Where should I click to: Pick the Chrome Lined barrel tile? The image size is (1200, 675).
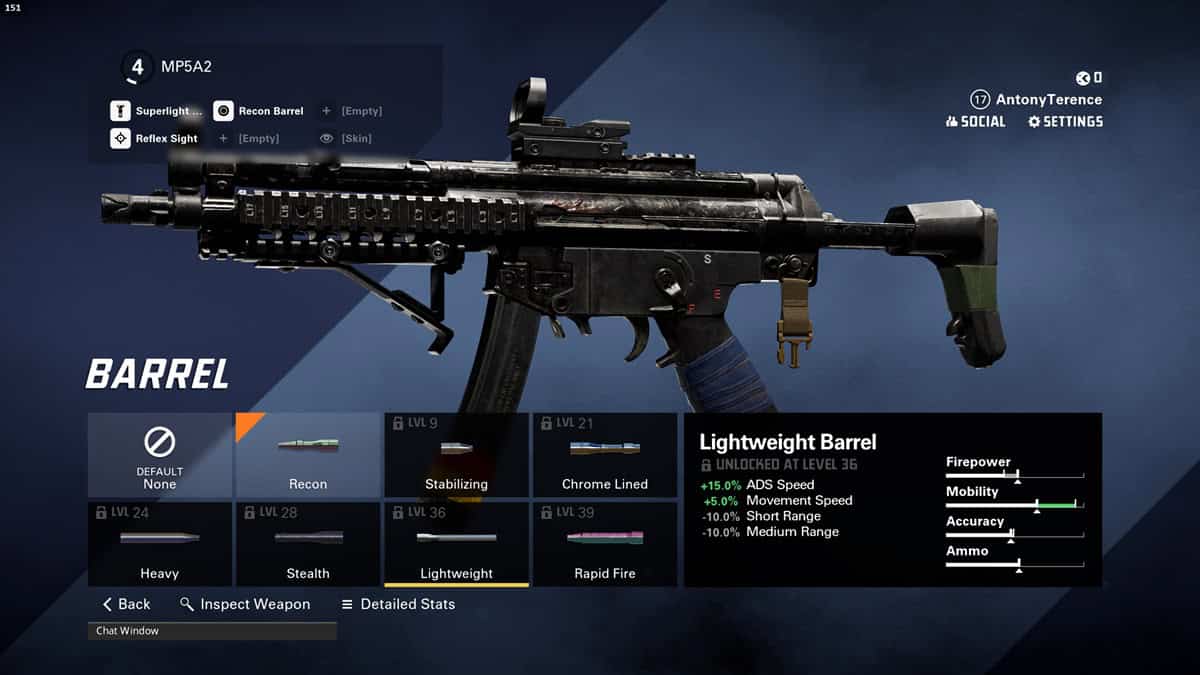605,455
